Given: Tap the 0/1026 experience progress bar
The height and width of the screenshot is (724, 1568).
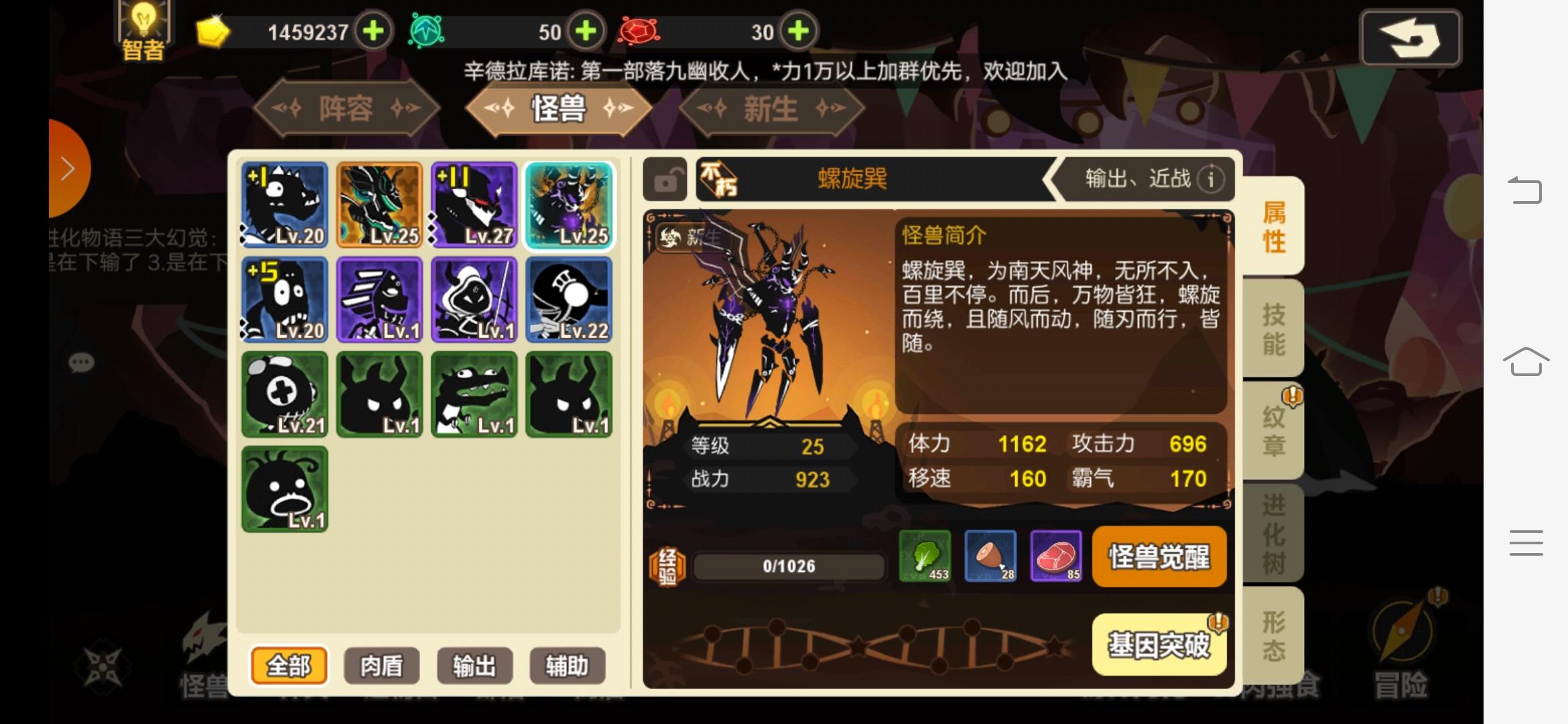Looking at the screenshot, I should pyautogui.click(x=789, y=565).
